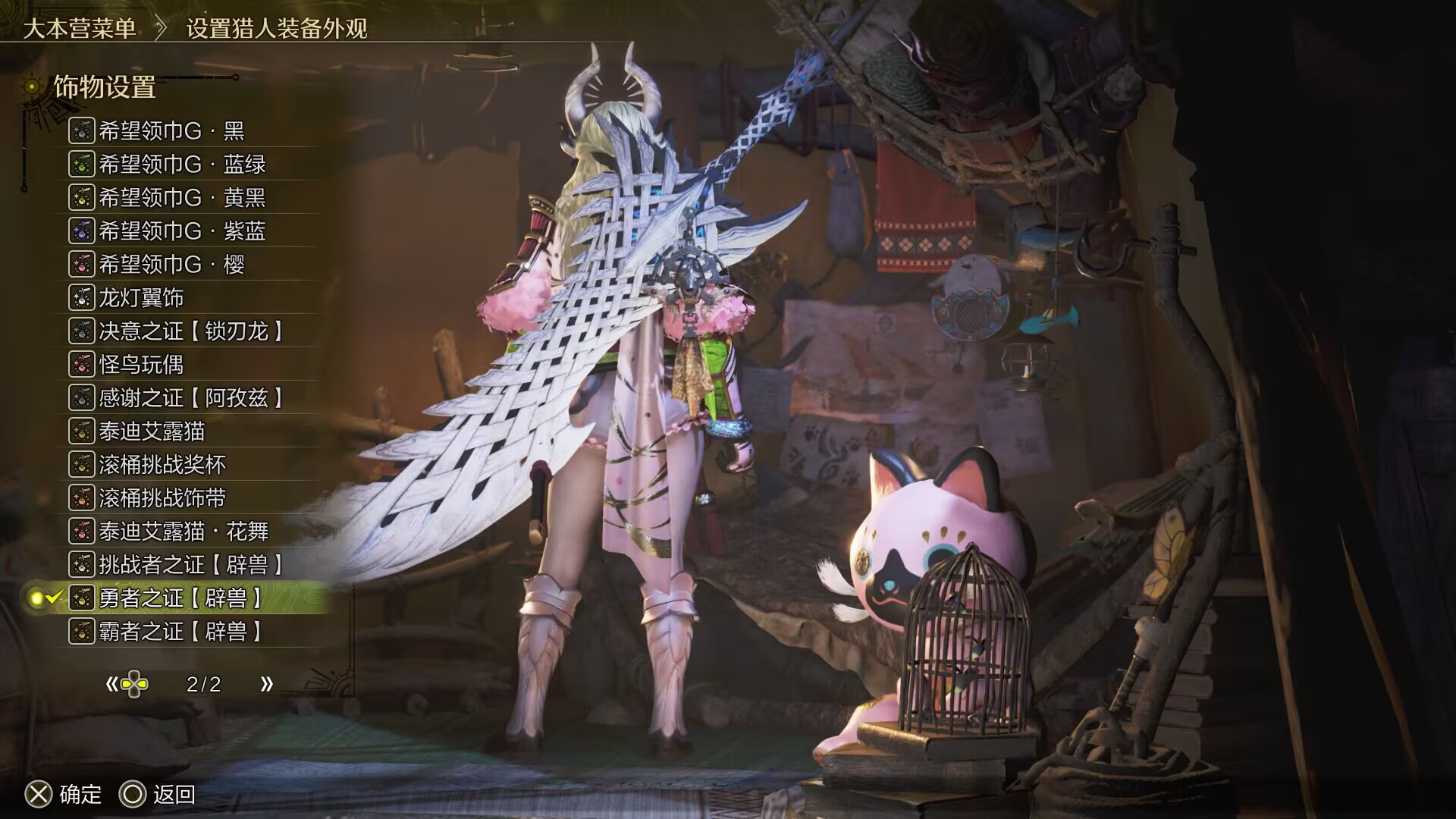Choose the 滚桶挑战饰带 pendant
The width and height of the screenshot is (1456, 819).
coord(162,498)
